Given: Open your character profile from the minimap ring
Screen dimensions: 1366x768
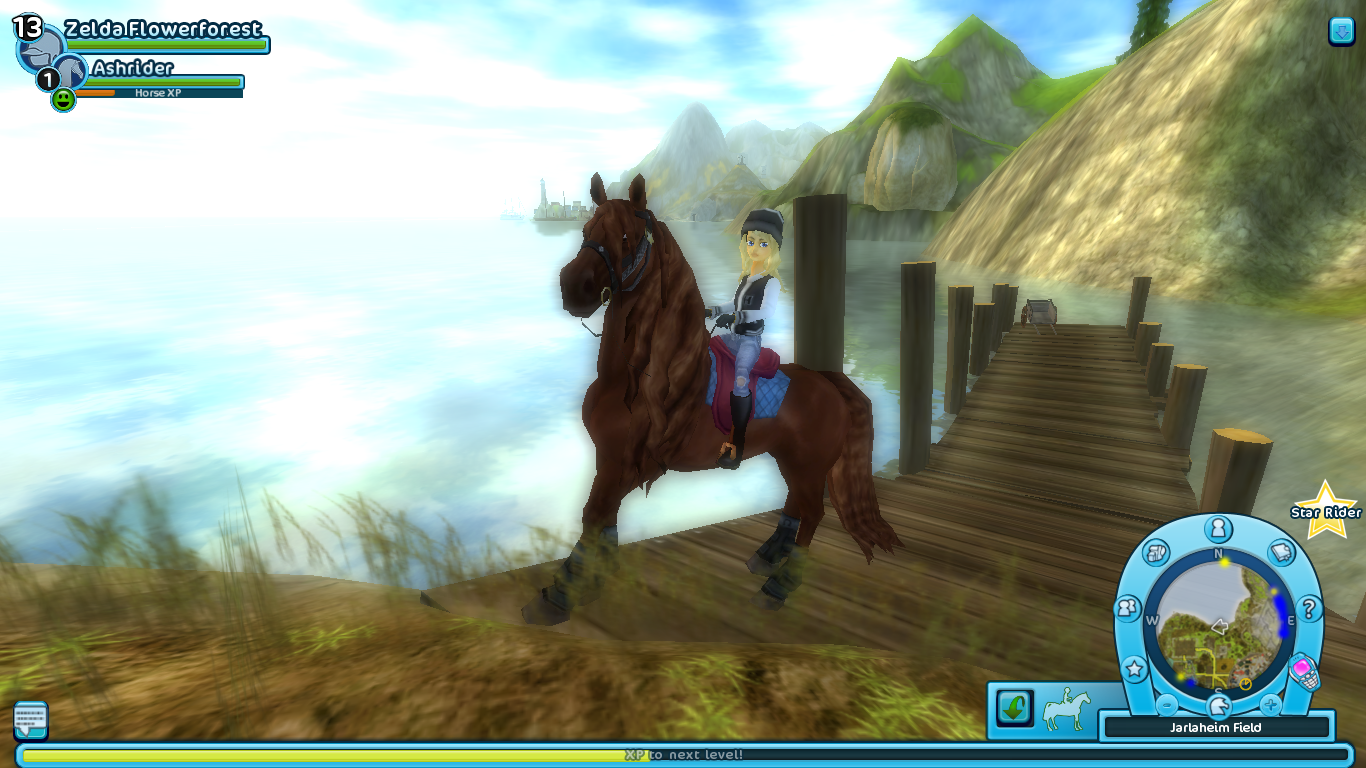Looking at the screenshot, I should 1219,528.
